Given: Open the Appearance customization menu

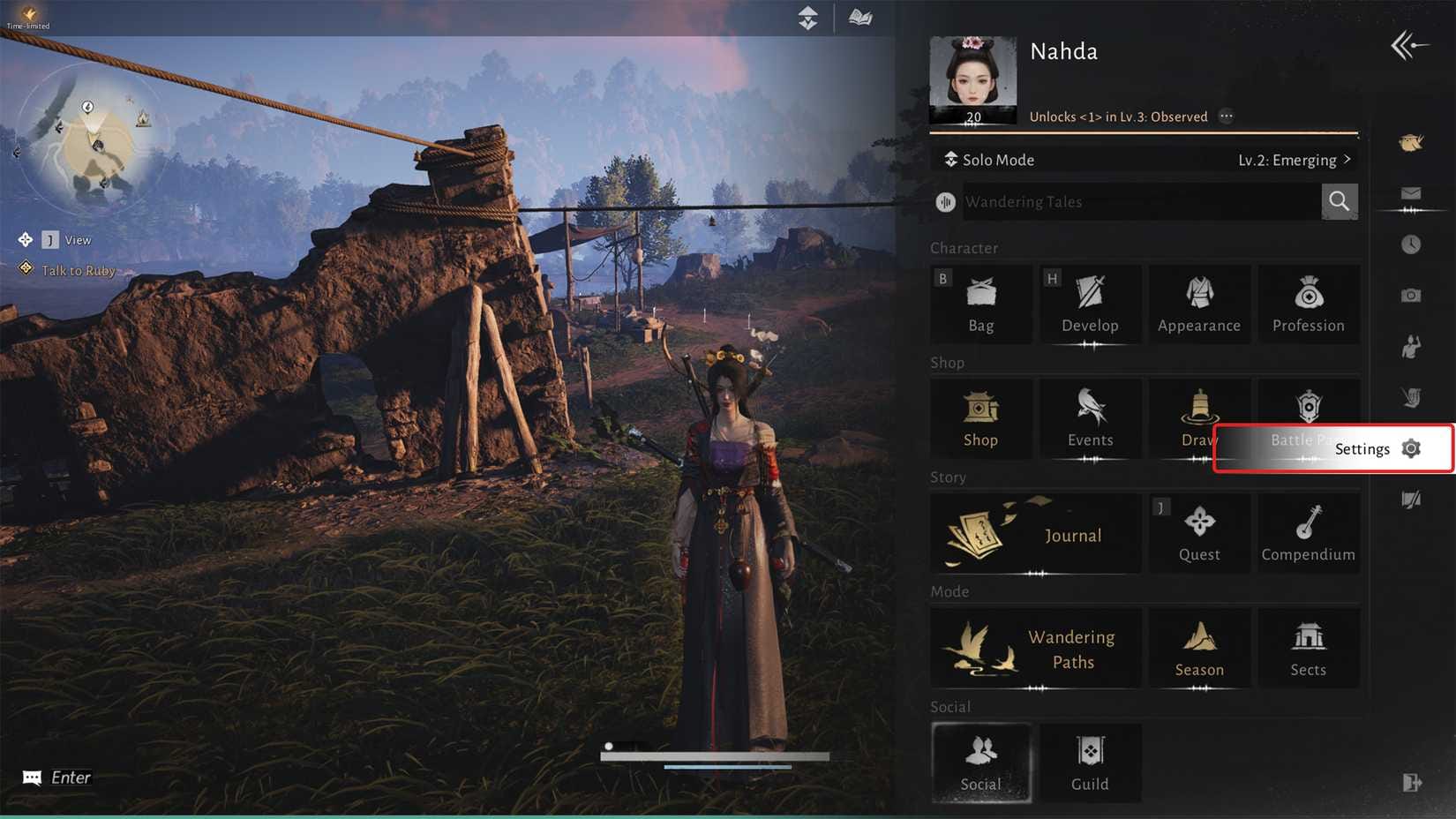Looking at the screenshot, I should tap(1199, 304).
